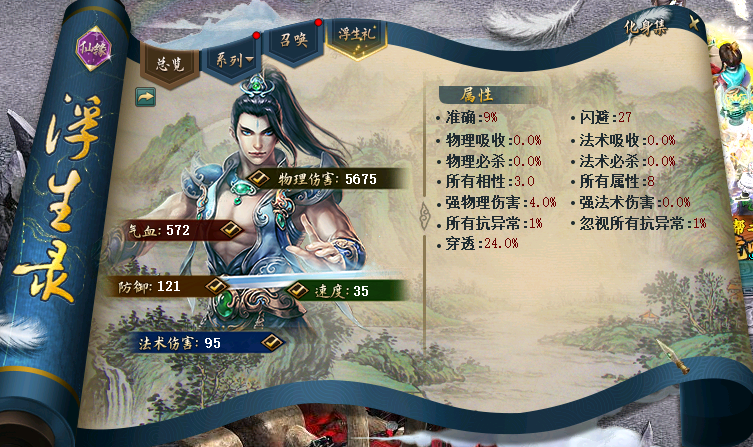Click the green share arrow button

145,97
